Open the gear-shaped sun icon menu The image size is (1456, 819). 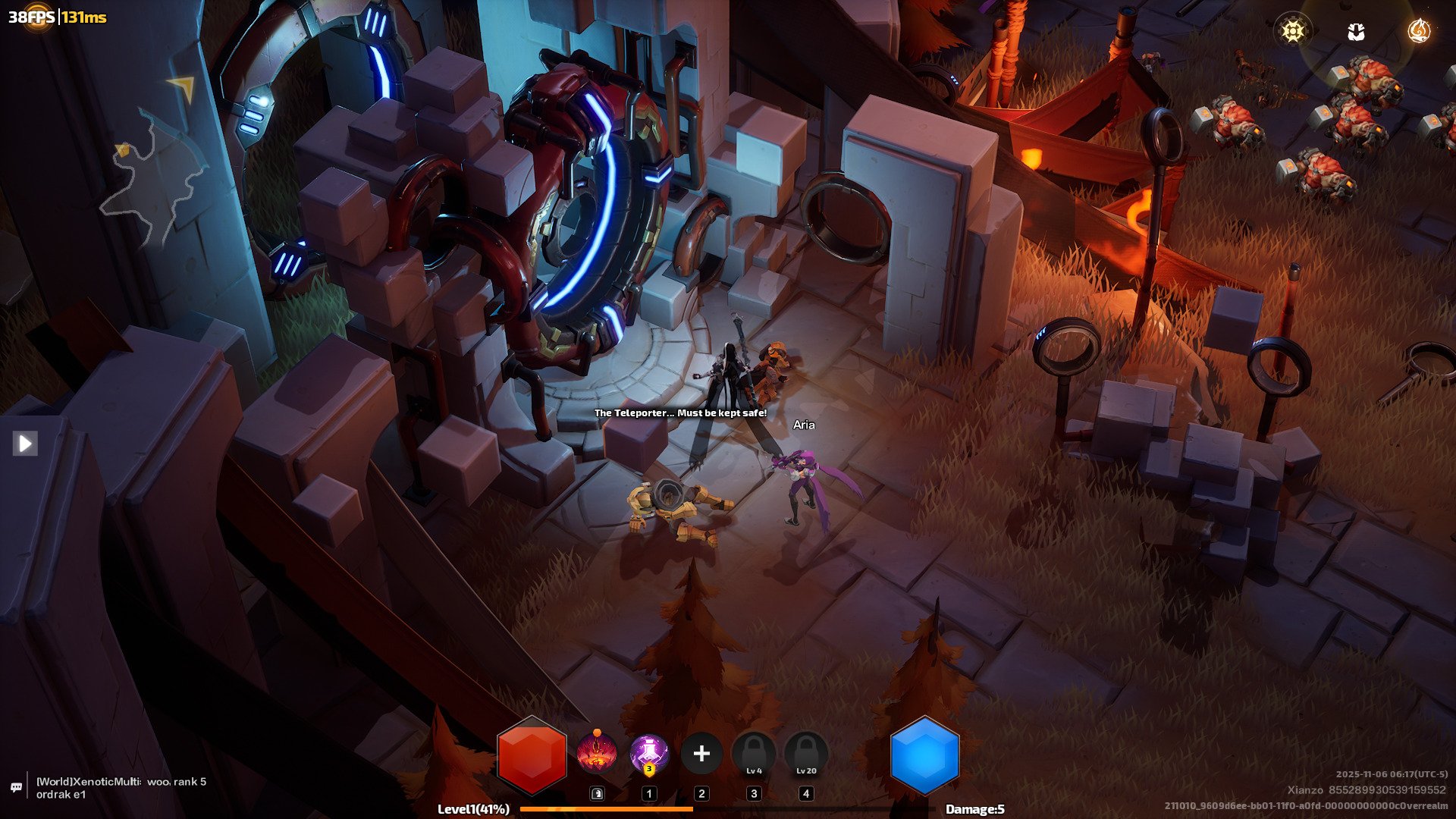click(1292, 31)
